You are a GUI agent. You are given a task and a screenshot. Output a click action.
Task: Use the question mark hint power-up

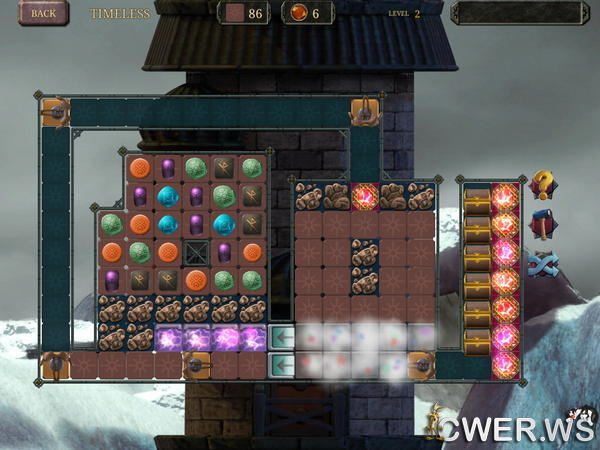(542, 186)
